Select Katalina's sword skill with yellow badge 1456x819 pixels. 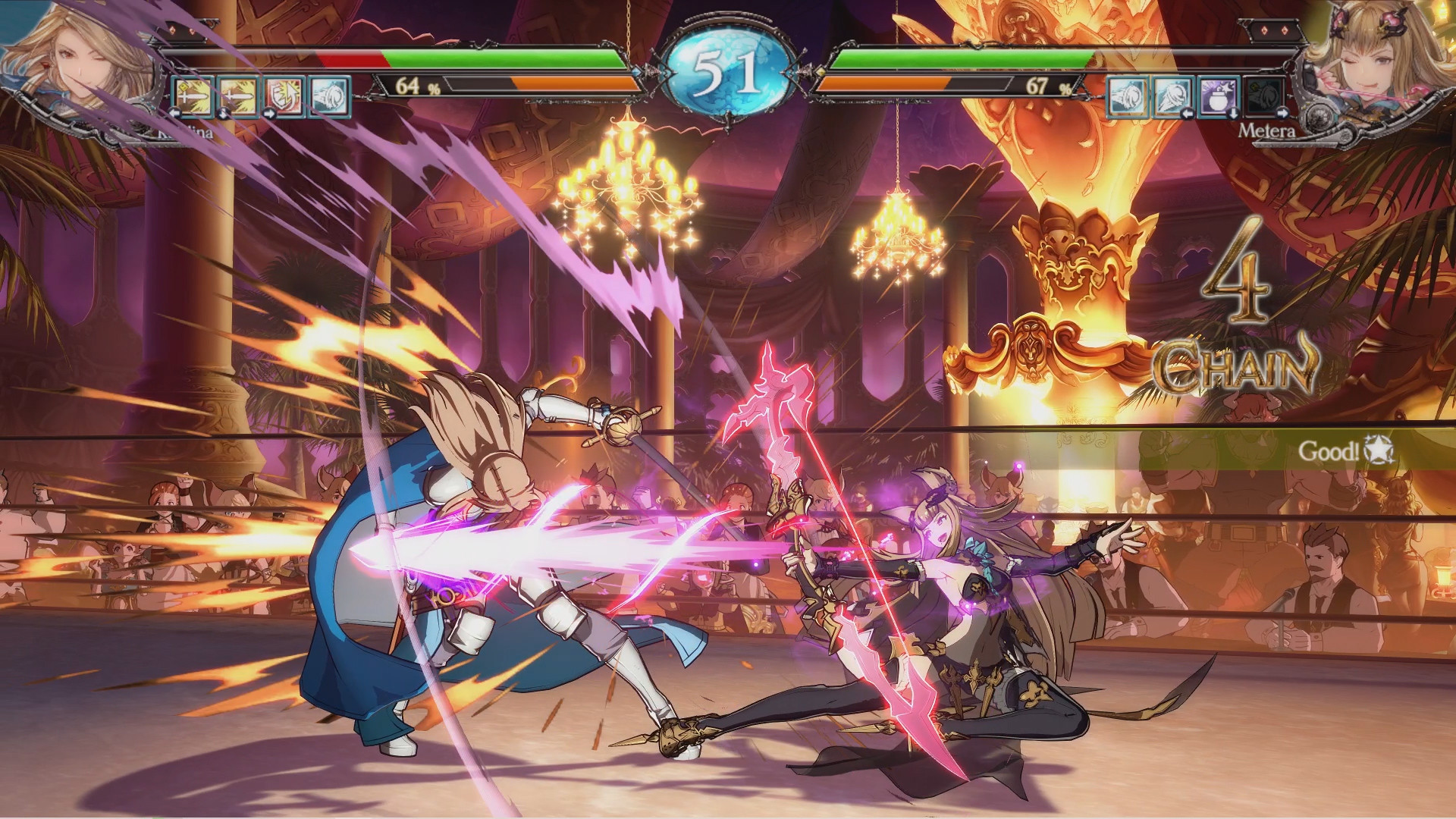tap(193, 96)
